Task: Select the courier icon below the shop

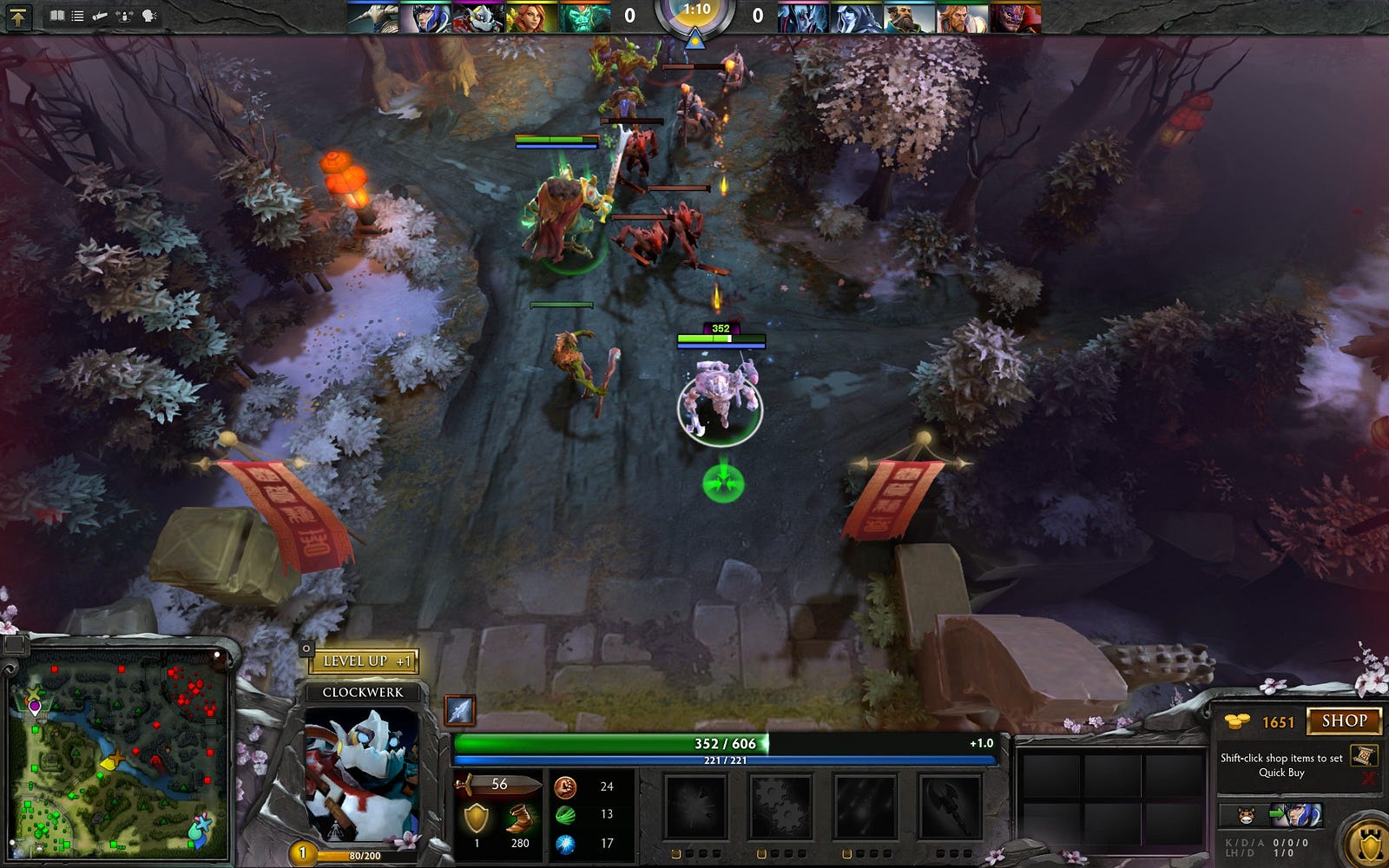Action: click(1247, 816)
